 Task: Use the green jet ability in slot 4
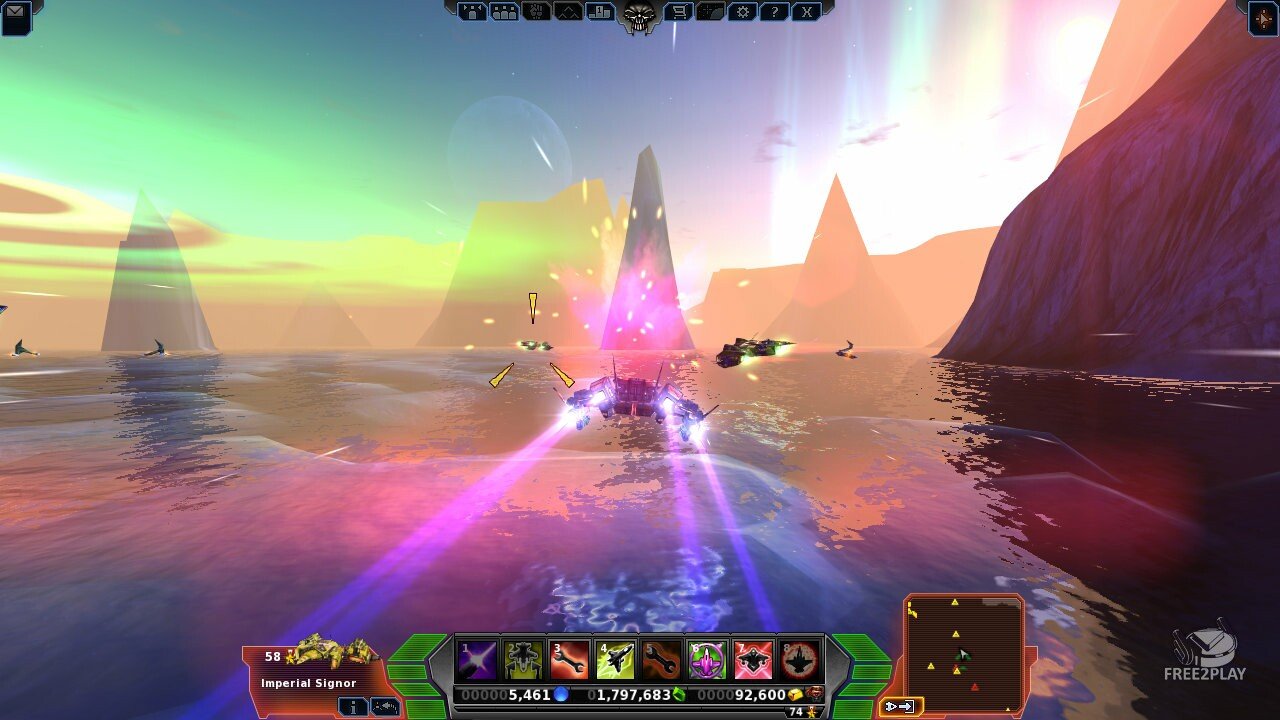[615, 660]
